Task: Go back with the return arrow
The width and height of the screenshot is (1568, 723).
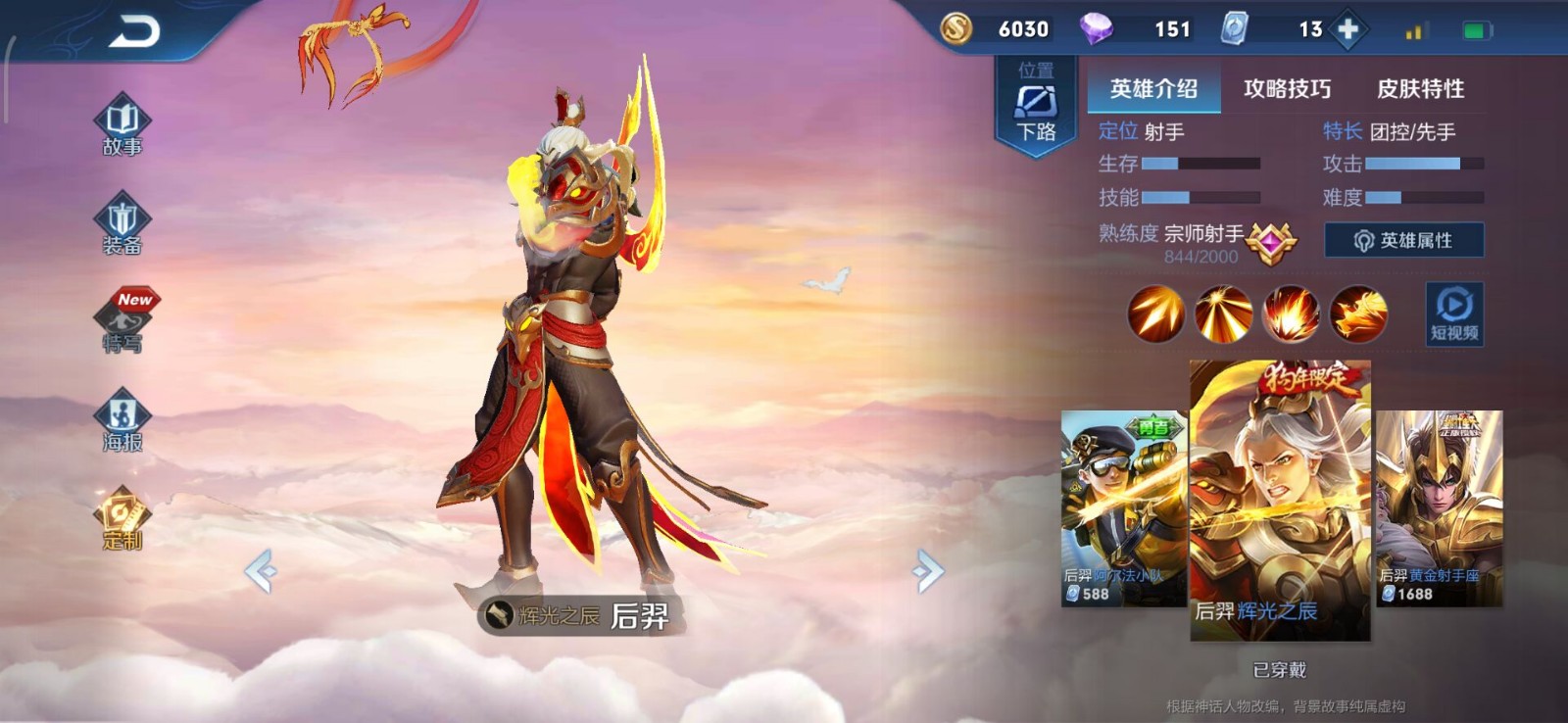Action: [x=134, y=32]
